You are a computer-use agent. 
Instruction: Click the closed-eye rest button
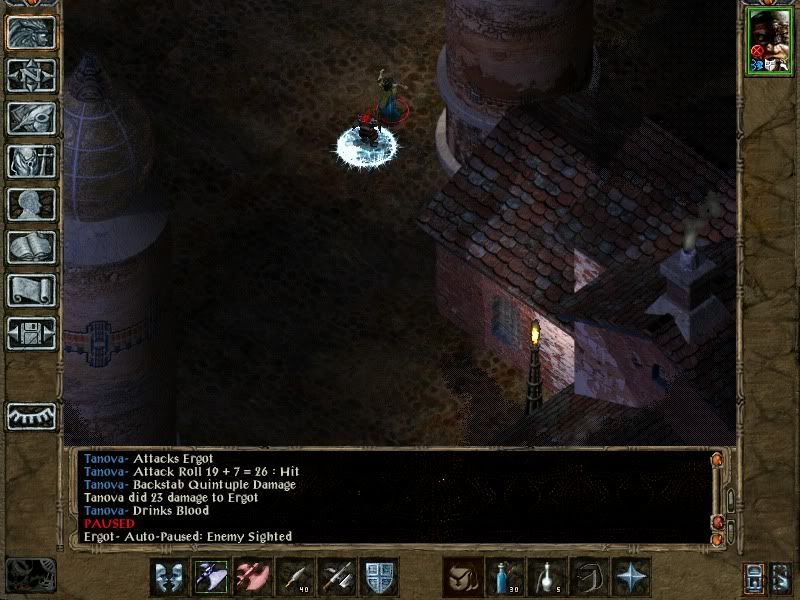coord(32,415)
